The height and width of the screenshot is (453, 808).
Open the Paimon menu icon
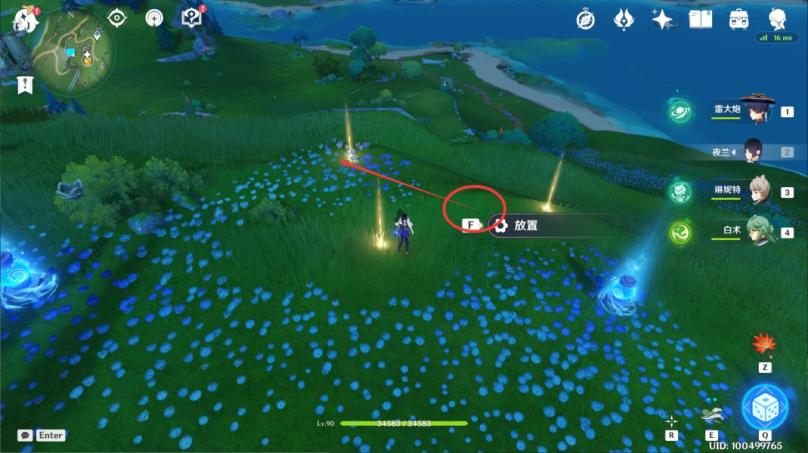click(18, 18)
